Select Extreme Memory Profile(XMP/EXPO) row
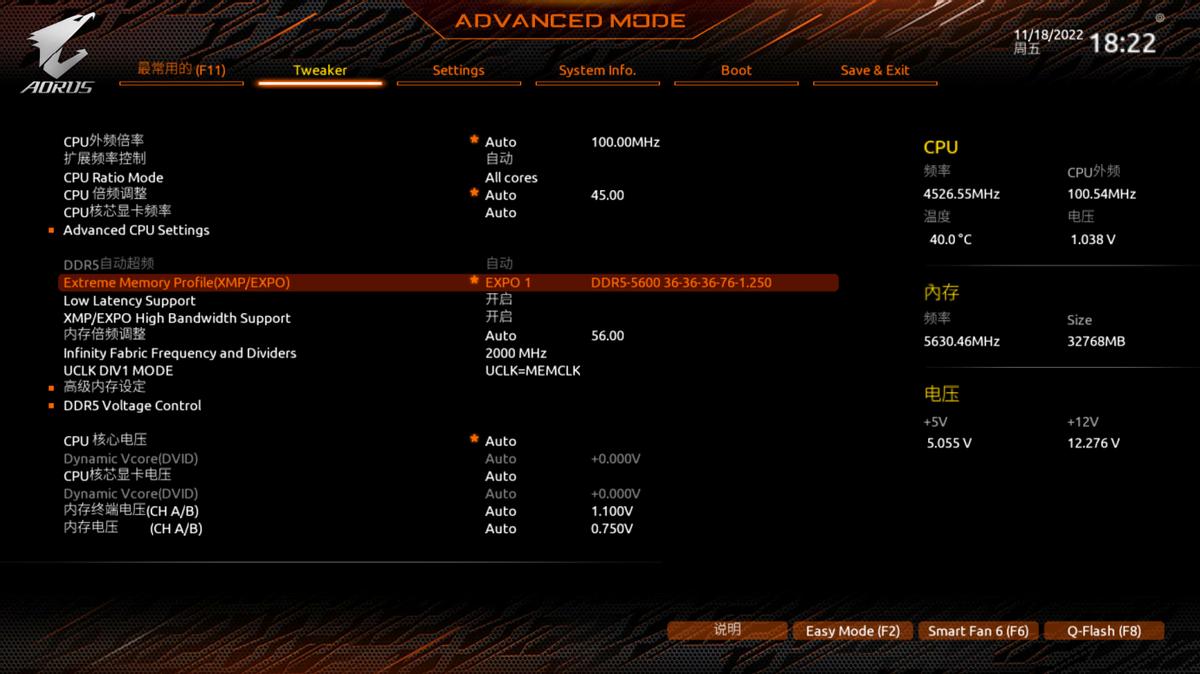Image resolution: width=1200 pixels, height=674 pixels. 176,283
